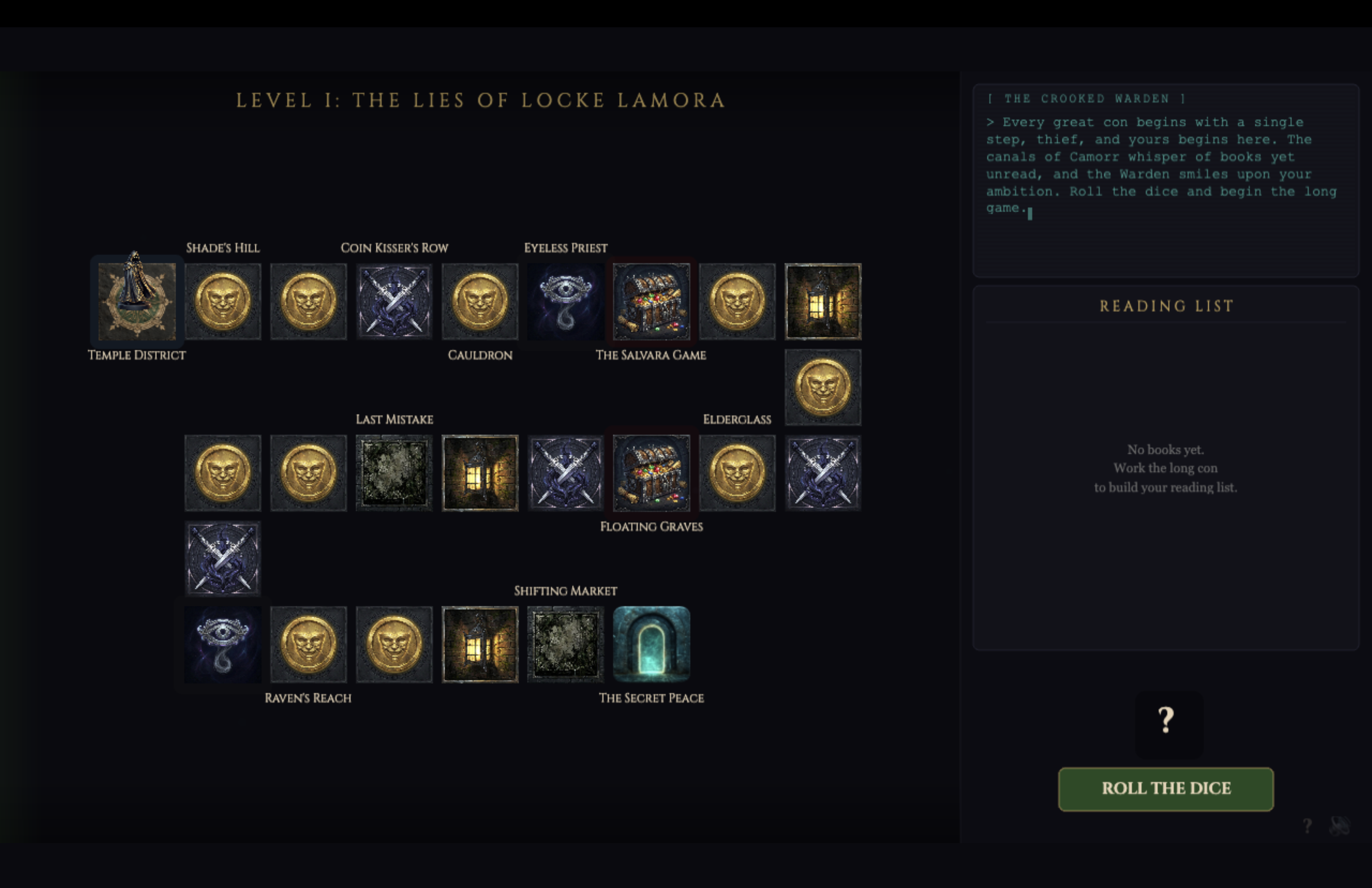Open the small help question mark icon

point(1307,826)
